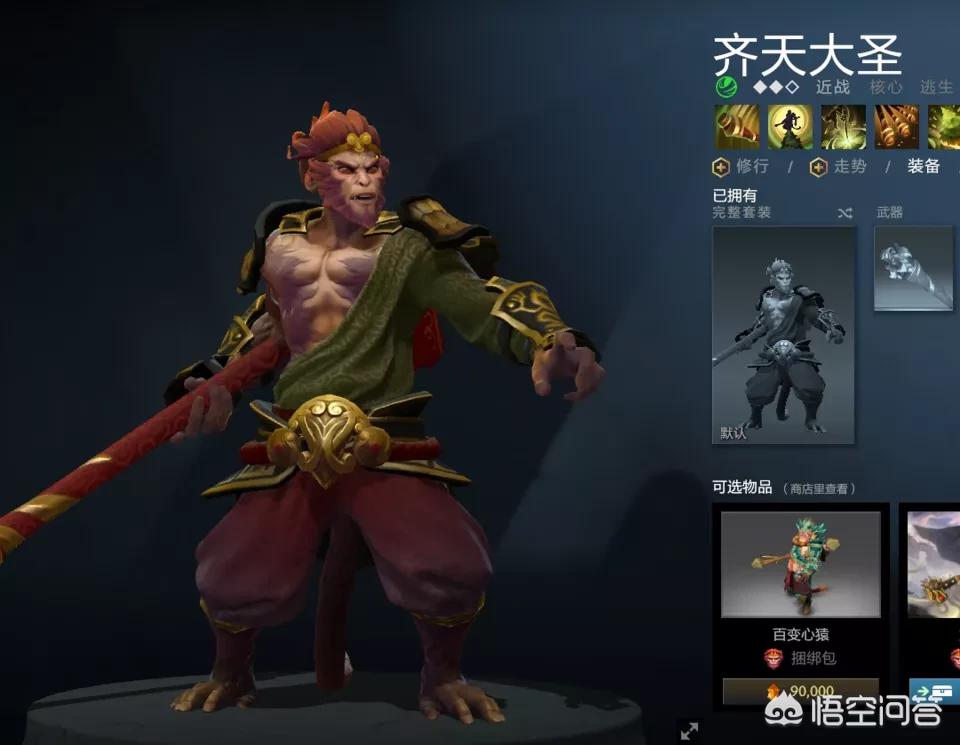The height and width of the screenshot is (745, 960).
Task: Preview the golden staff item thumbnail
Action: click(x=933, y=564)
